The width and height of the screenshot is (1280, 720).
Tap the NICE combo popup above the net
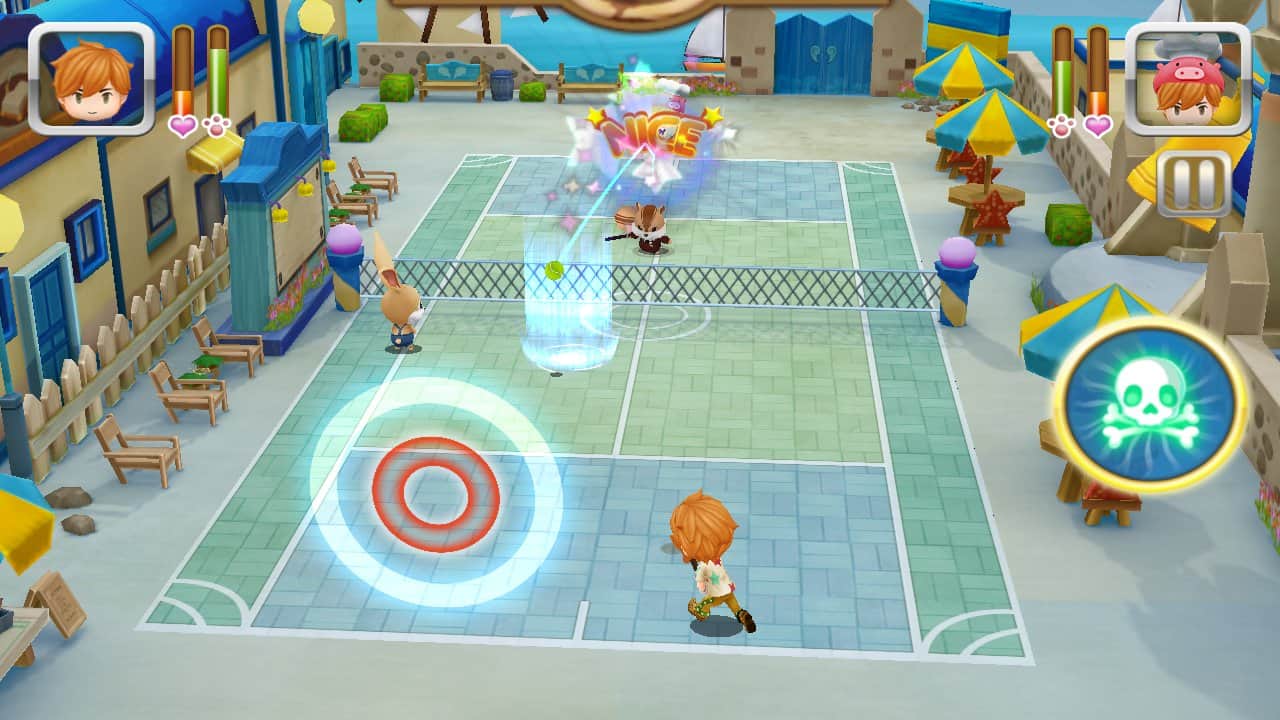point(650,130)
